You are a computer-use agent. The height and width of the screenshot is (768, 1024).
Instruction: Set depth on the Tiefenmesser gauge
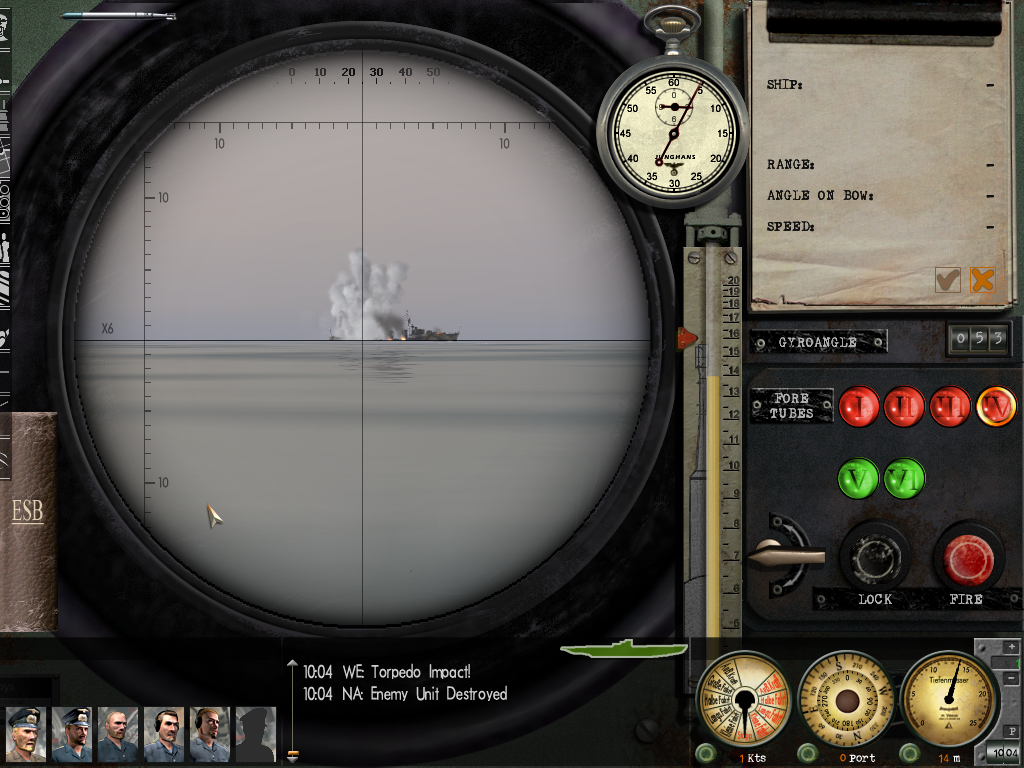point(948,698)
